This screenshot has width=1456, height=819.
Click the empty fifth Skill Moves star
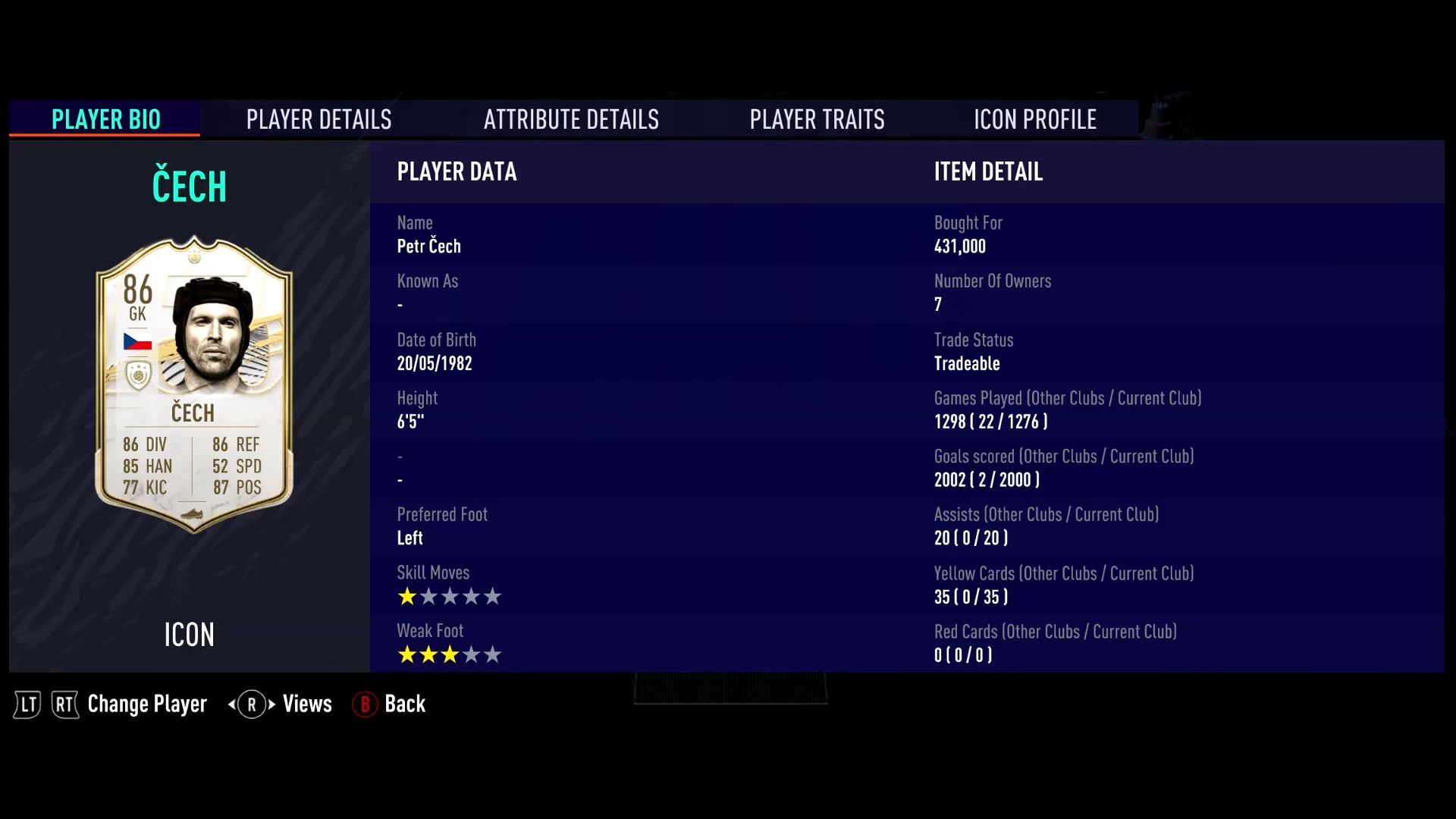(492, 597)
